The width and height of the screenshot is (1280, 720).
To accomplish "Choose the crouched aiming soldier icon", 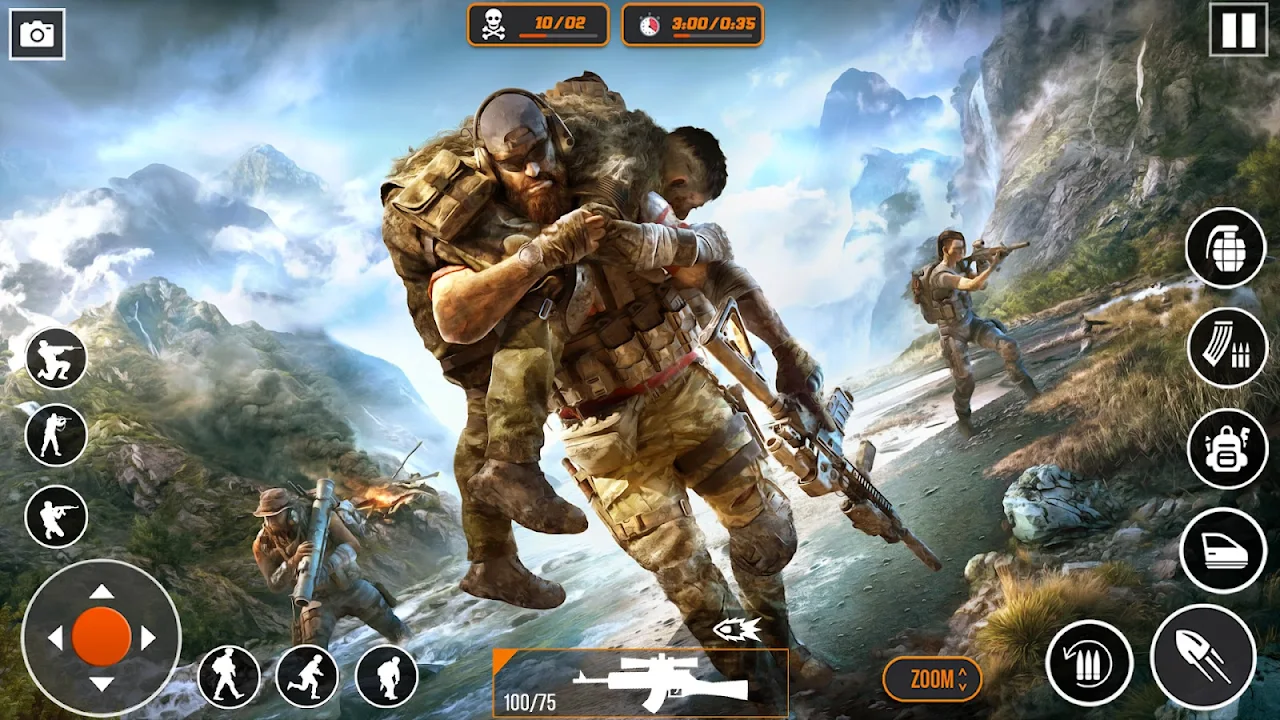I will (x=56, y=516).
